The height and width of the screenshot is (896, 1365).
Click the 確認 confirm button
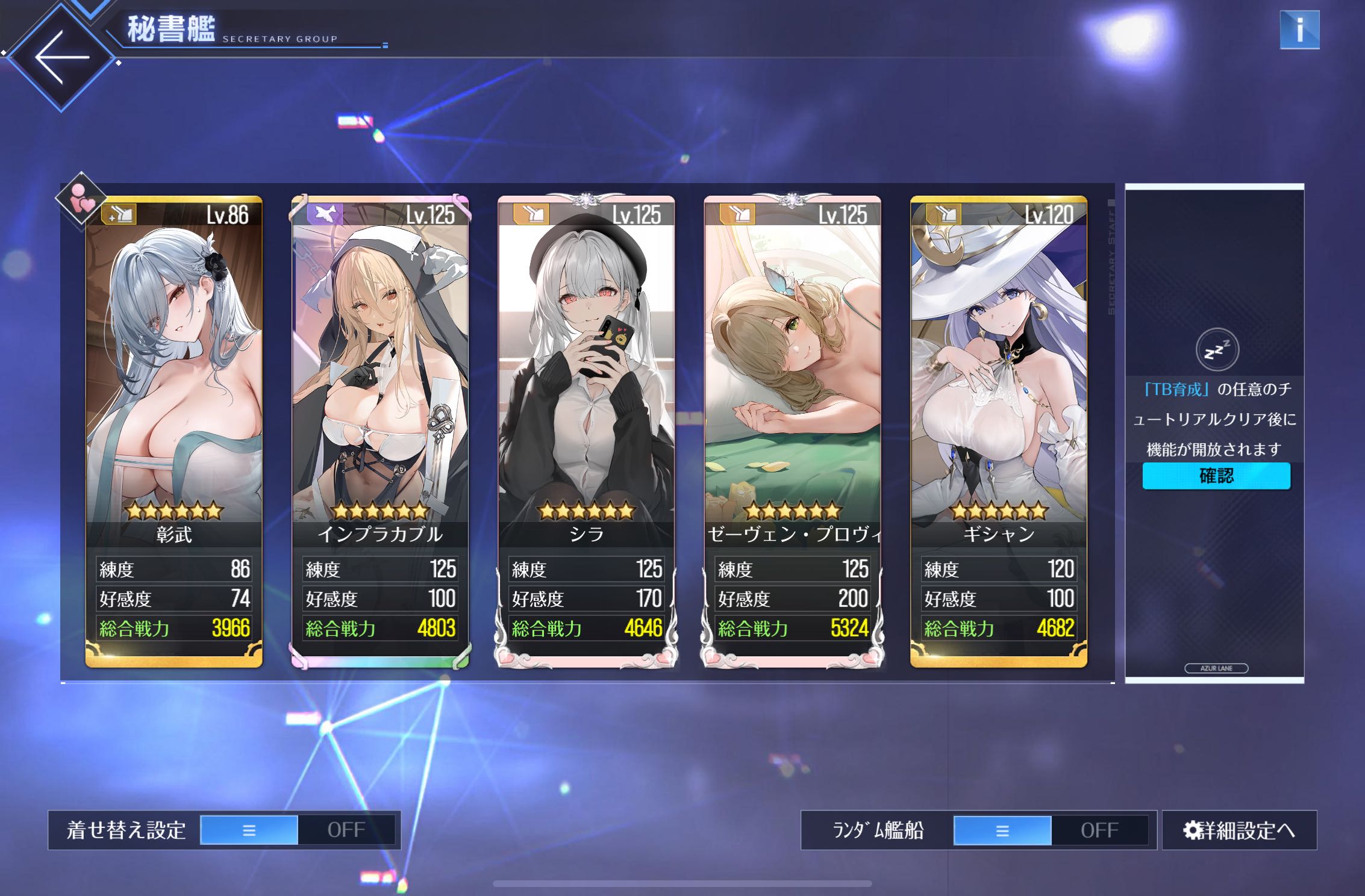tap(1216, 476)
